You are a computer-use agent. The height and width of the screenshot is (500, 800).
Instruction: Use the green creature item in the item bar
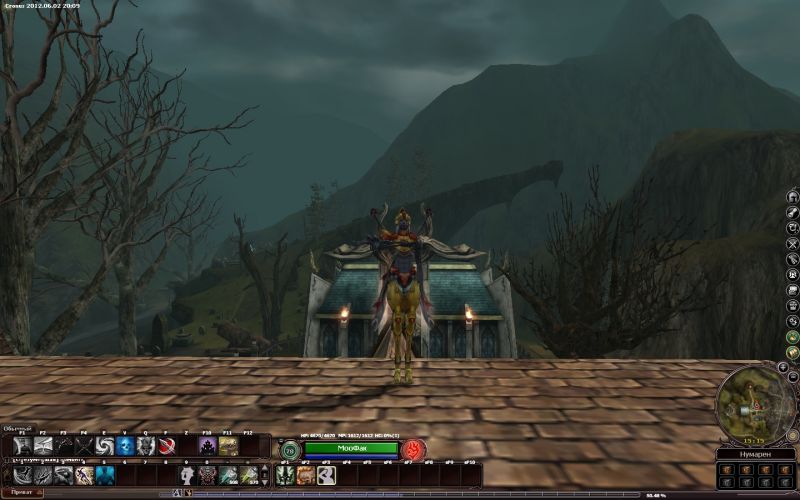[286, 475]
